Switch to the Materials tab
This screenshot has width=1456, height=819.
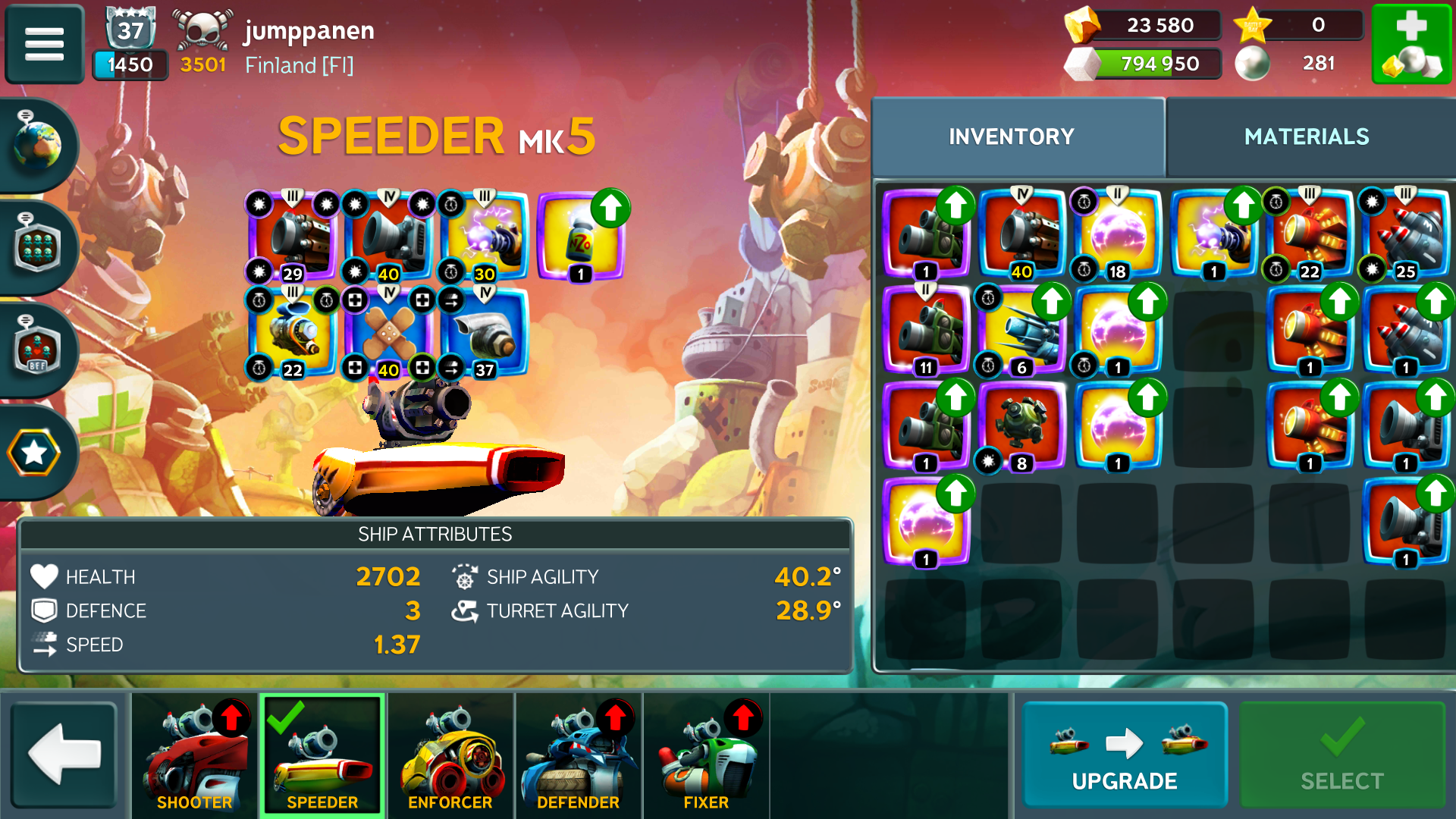pos(1307,136)
